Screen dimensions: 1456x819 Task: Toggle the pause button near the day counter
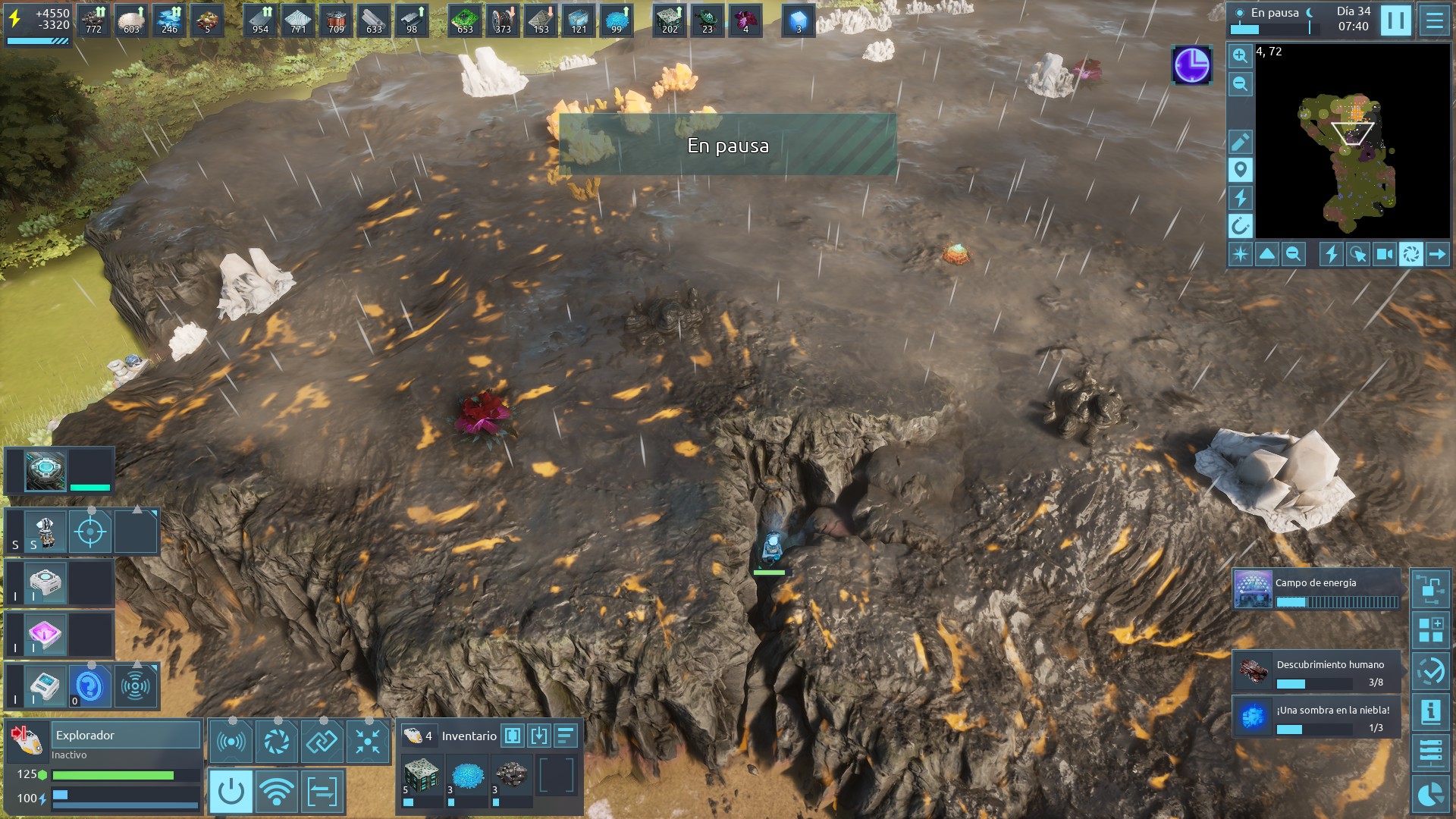tap(1395, 20)
